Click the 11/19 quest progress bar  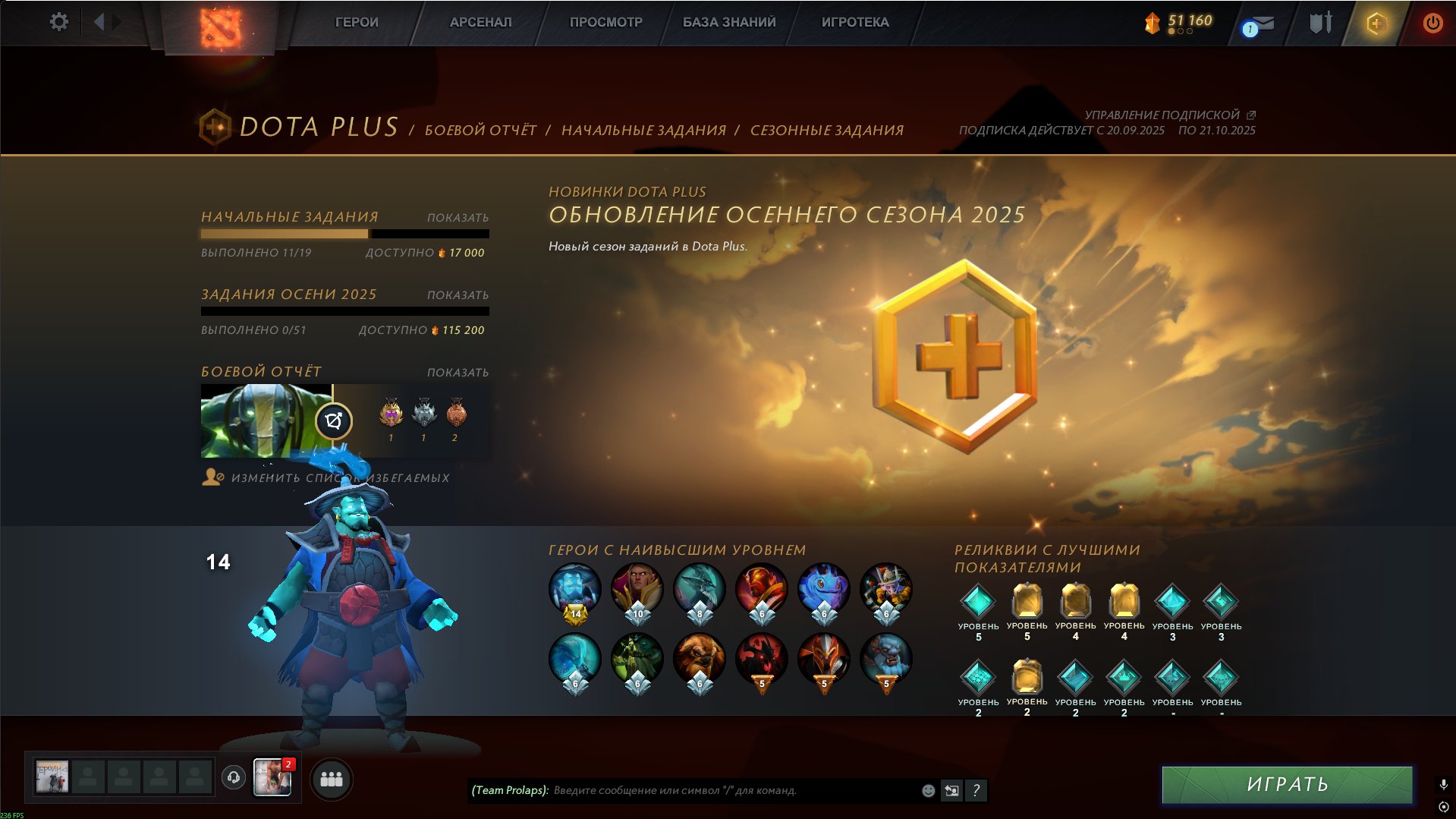point(345,232)
